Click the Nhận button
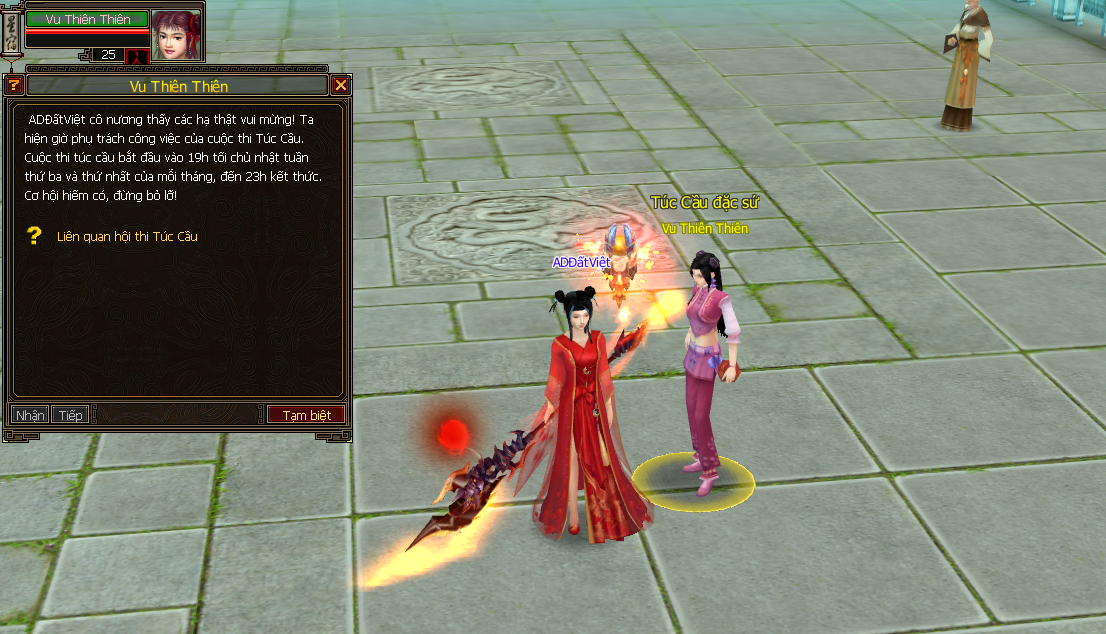 (30, 415)
